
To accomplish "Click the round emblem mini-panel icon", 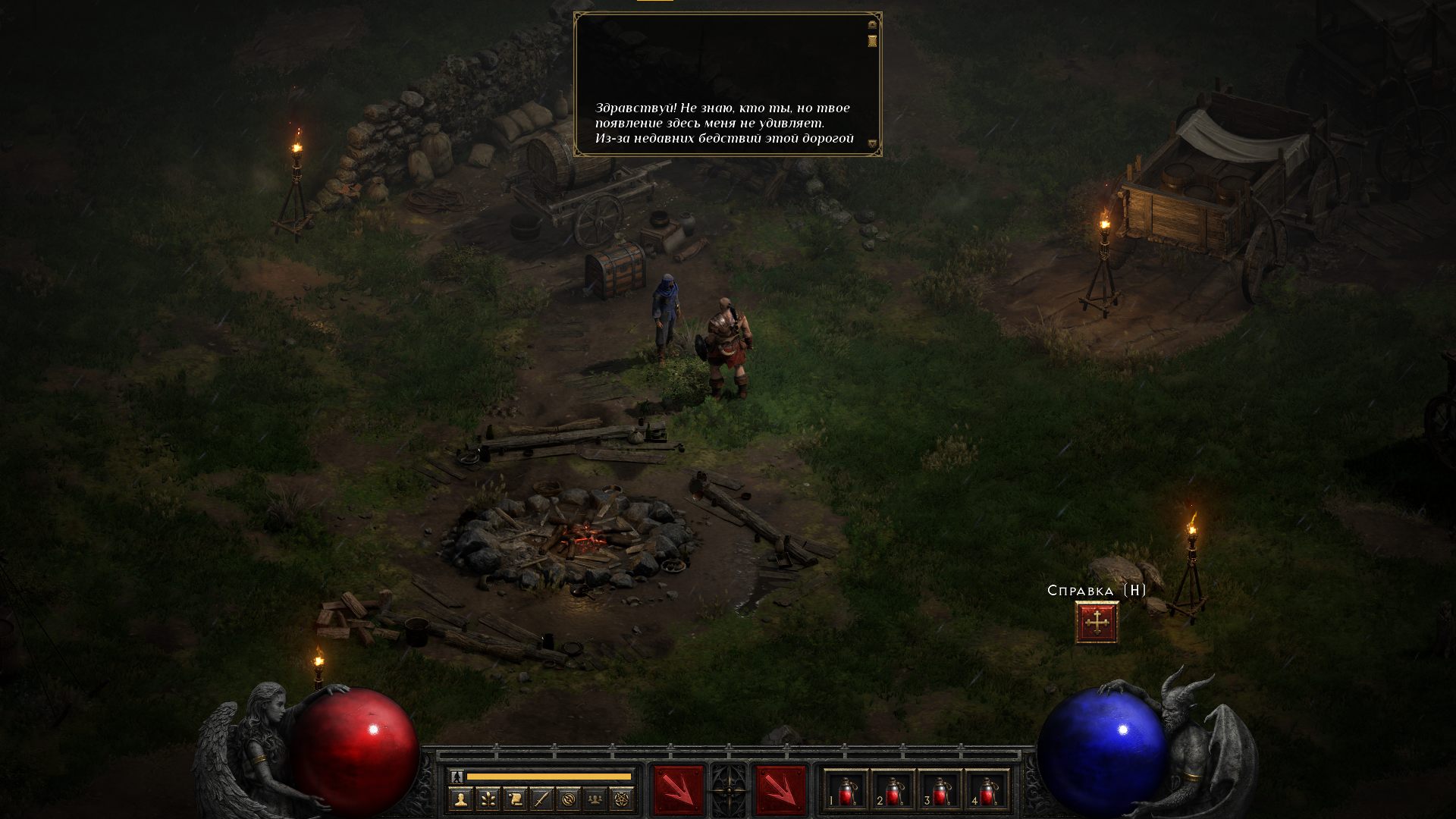I will (x=569, y=799).
